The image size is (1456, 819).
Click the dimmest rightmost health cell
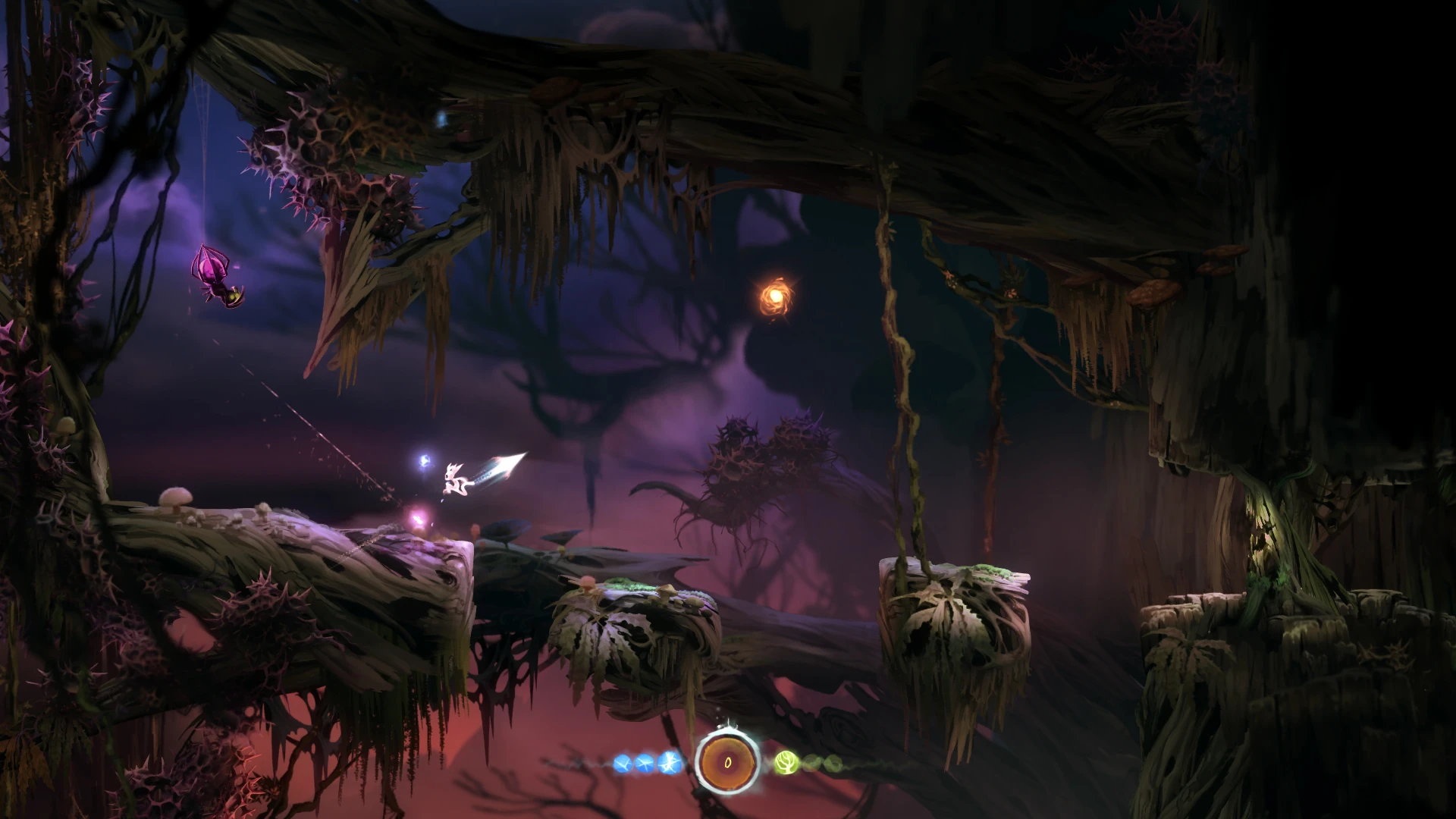833,762
